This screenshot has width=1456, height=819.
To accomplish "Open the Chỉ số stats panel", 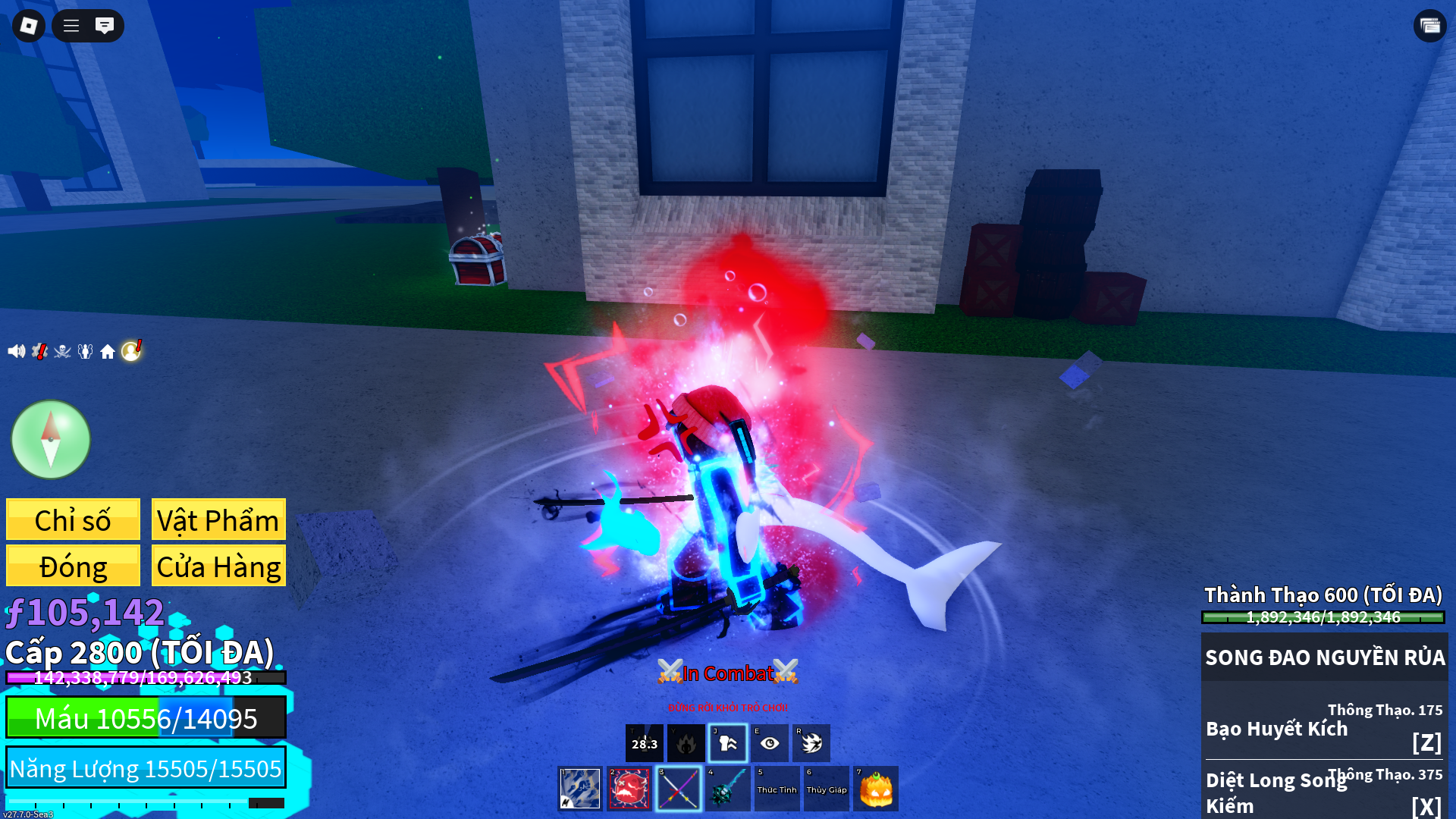I will click(x=73, y=520).
